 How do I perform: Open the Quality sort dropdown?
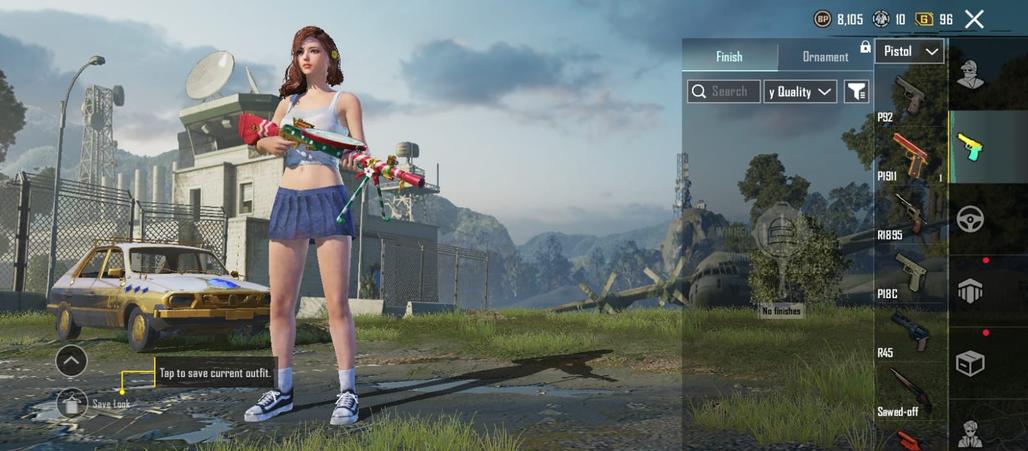pyautogui.click(x=800, y=92)
